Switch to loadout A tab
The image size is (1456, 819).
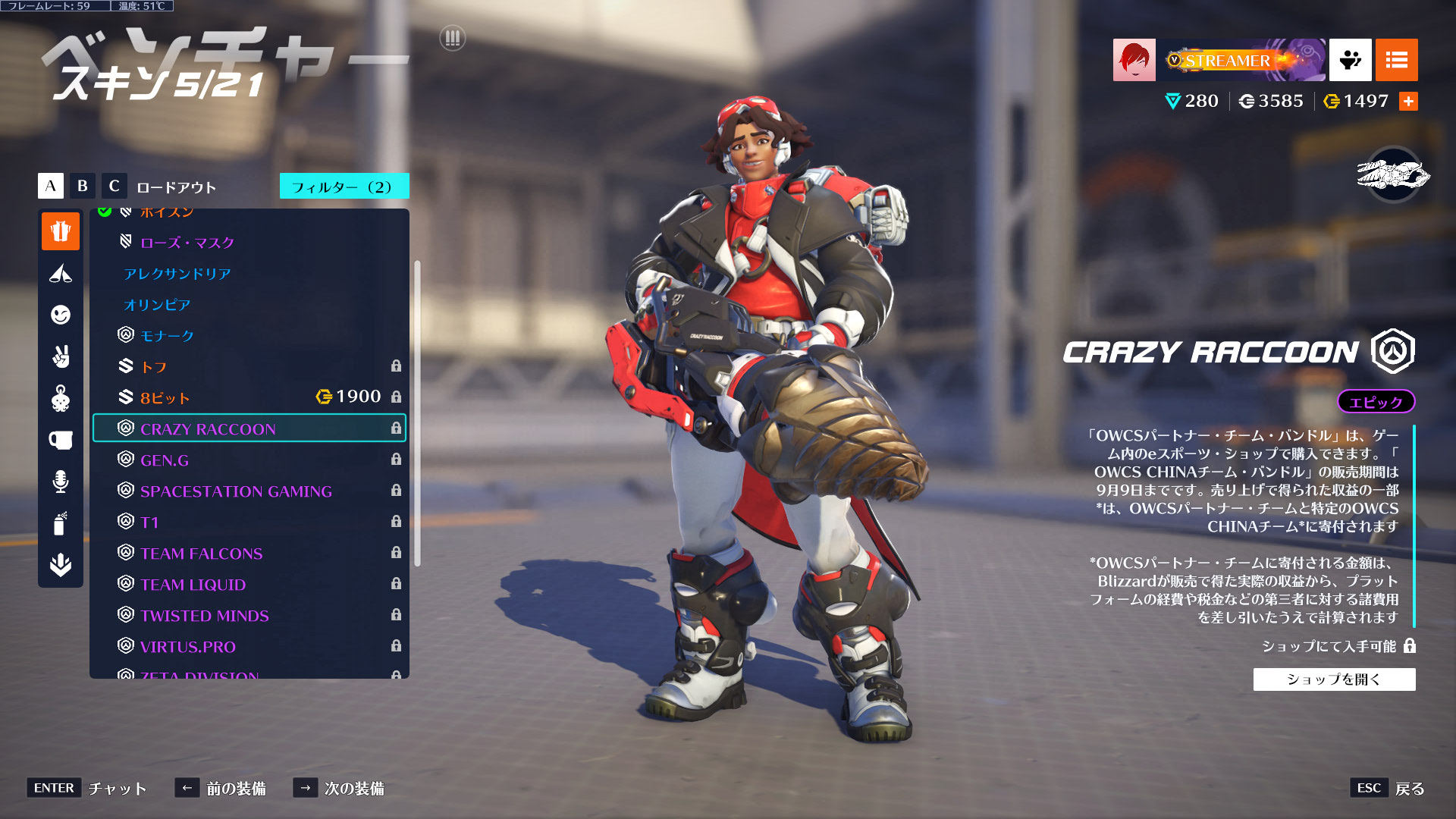pyautogui.click(x=51, y=186)
